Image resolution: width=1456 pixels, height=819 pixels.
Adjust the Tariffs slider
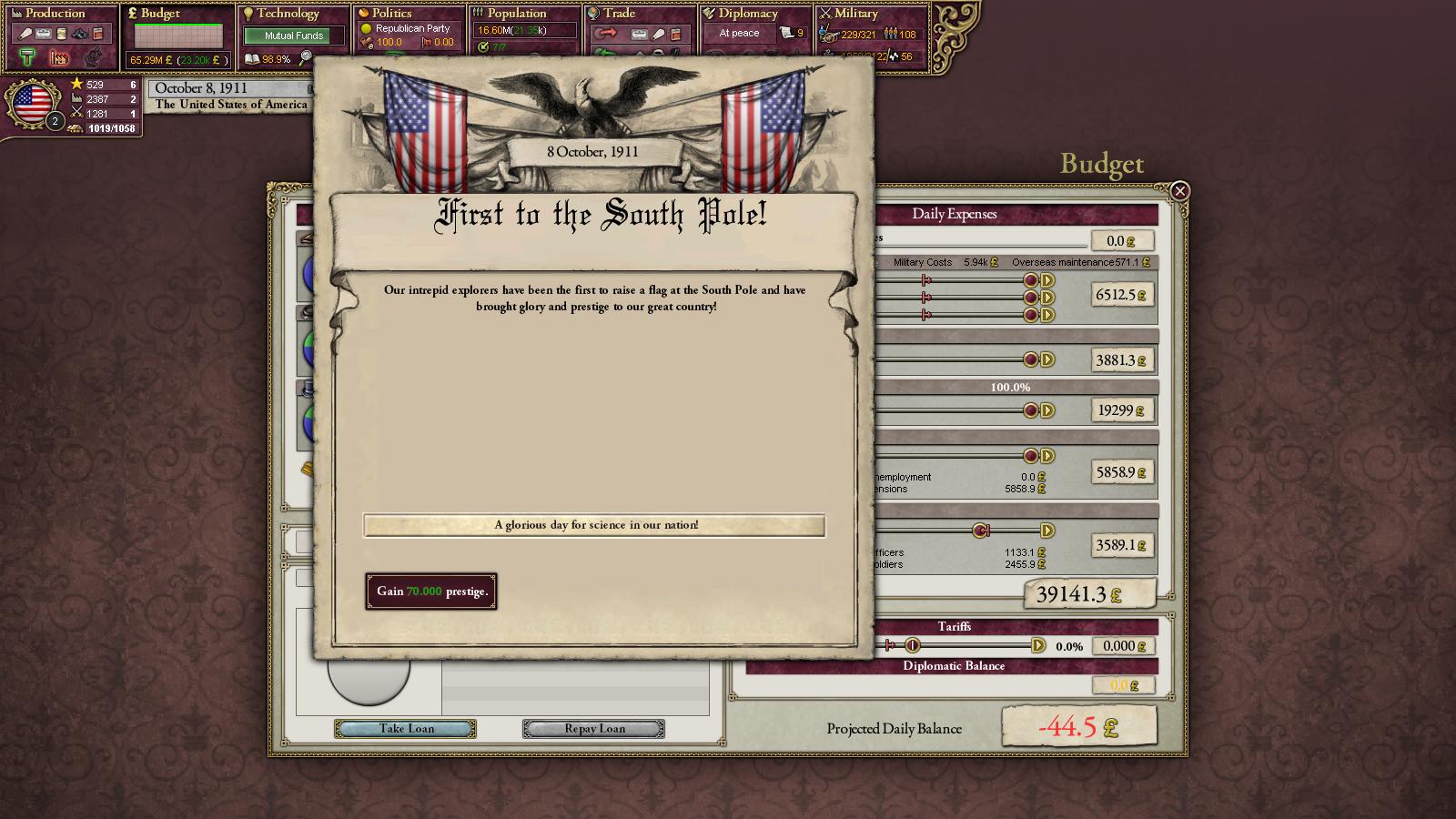tap(913, 646)
